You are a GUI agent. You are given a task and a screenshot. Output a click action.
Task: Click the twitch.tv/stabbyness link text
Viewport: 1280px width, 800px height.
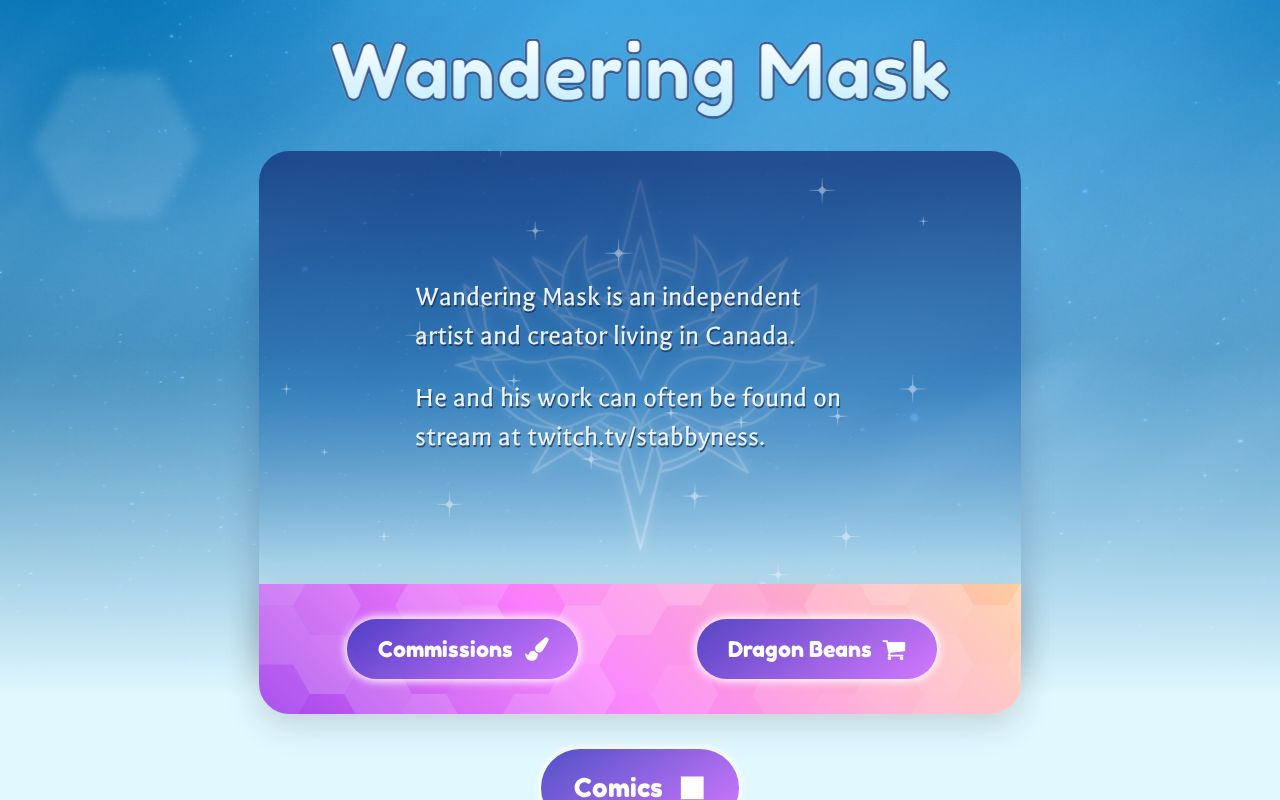click(644, 437)
